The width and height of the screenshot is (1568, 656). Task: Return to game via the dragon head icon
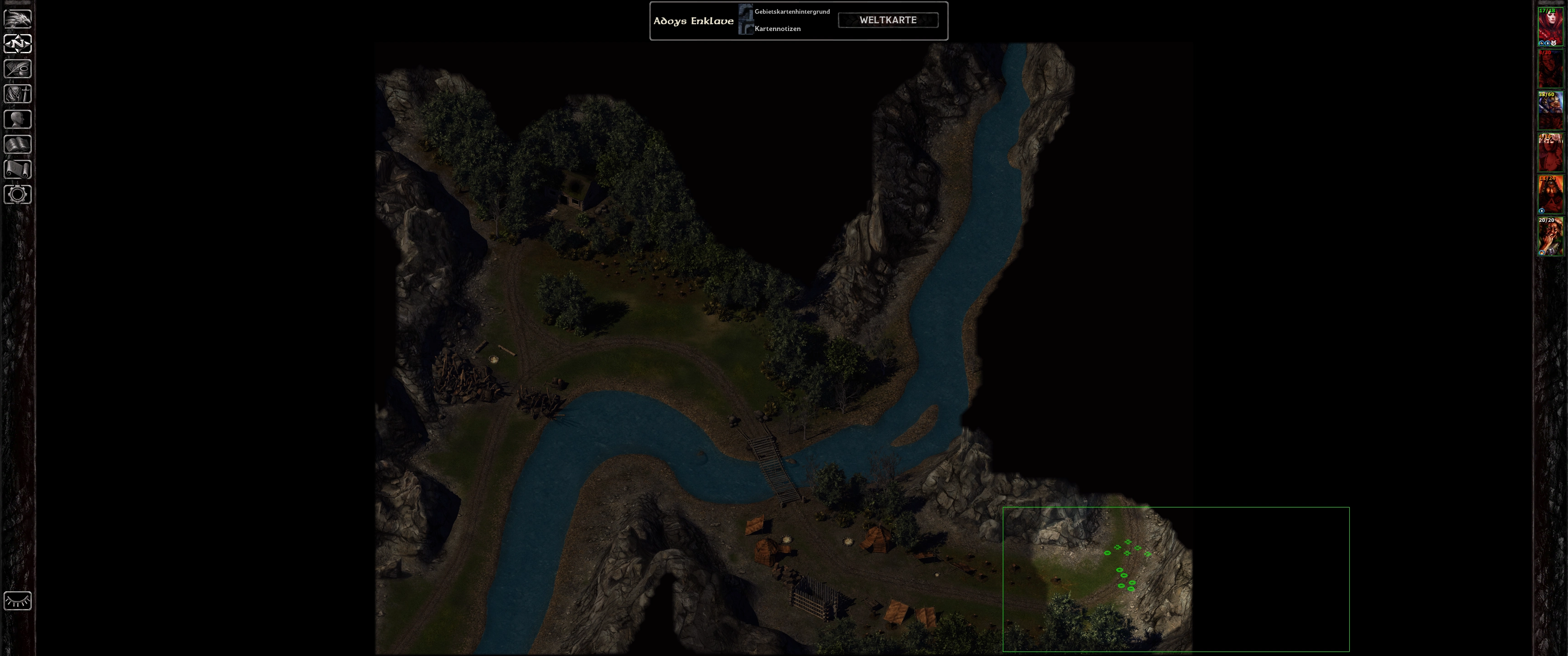click(x=18, y=19)
